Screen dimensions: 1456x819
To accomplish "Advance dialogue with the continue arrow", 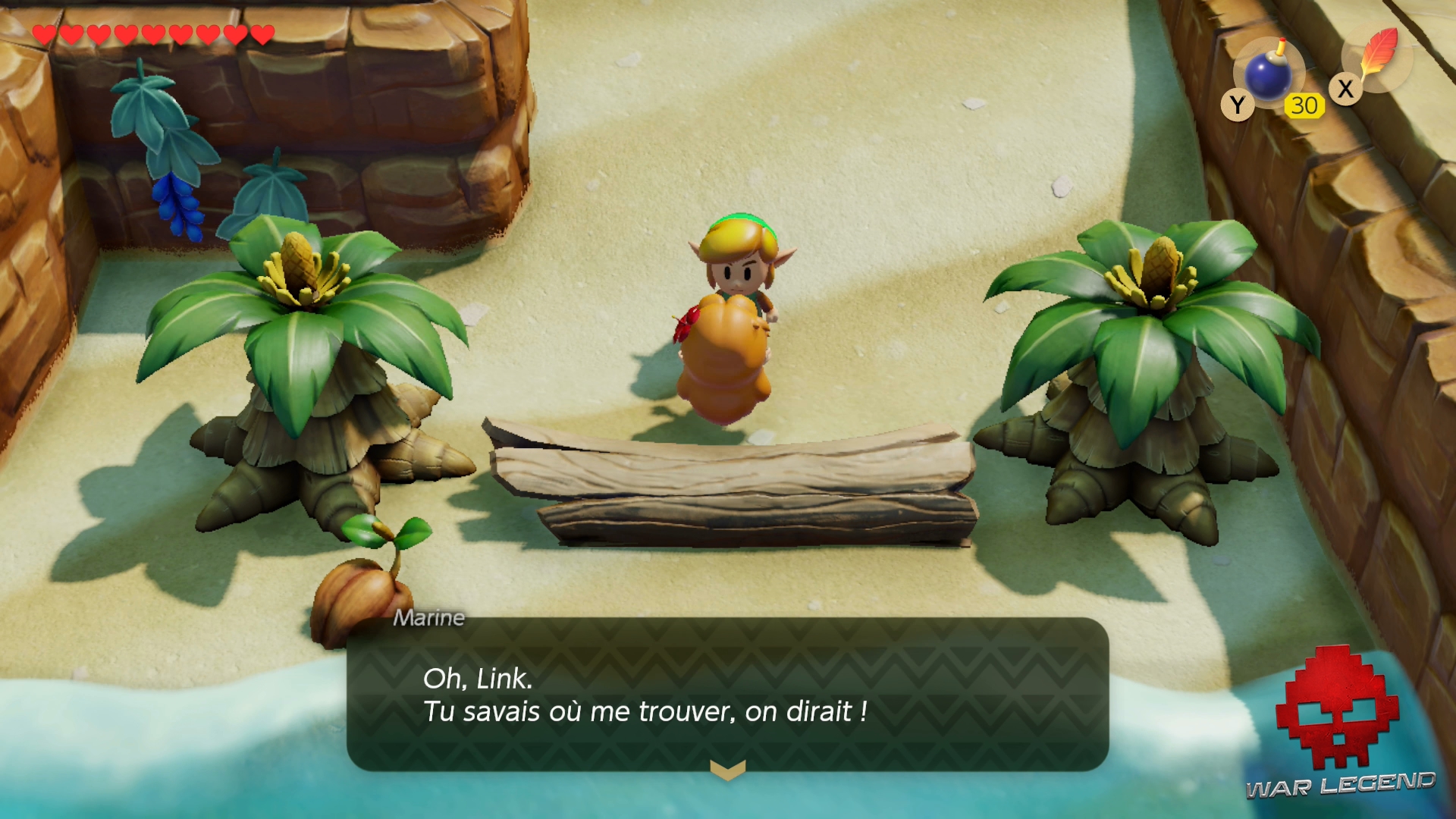I will [x=727, y=770].
